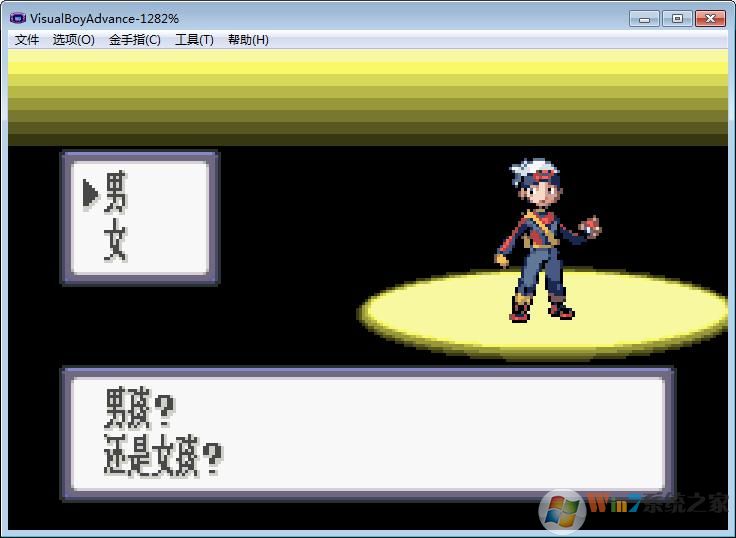This screenshot has height=538, width=736.
Task: Choose the 男 (boy) option
Action: click(116, 192)
